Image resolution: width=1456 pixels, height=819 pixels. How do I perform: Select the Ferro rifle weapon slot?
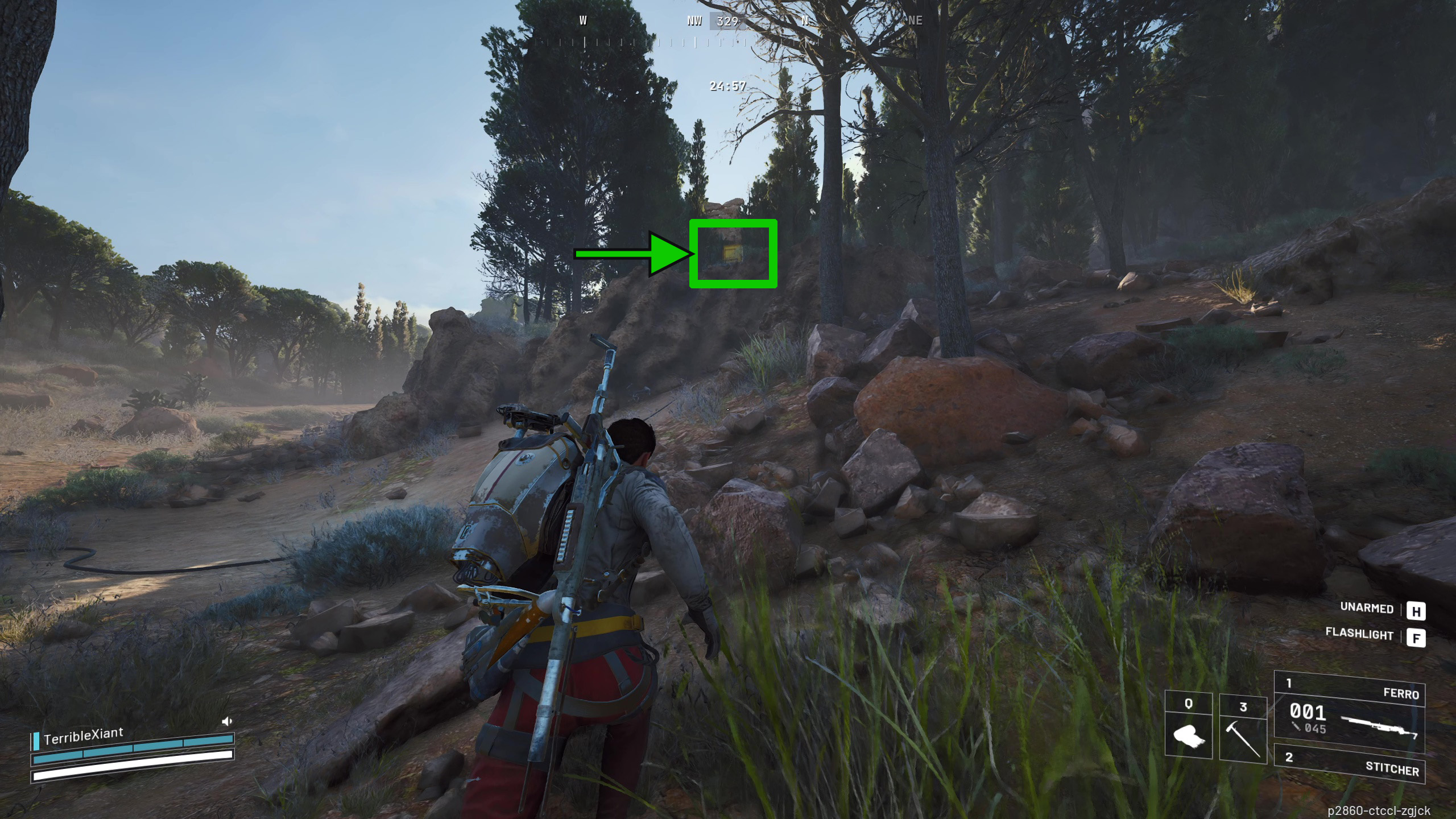(x=1349, y=711)
